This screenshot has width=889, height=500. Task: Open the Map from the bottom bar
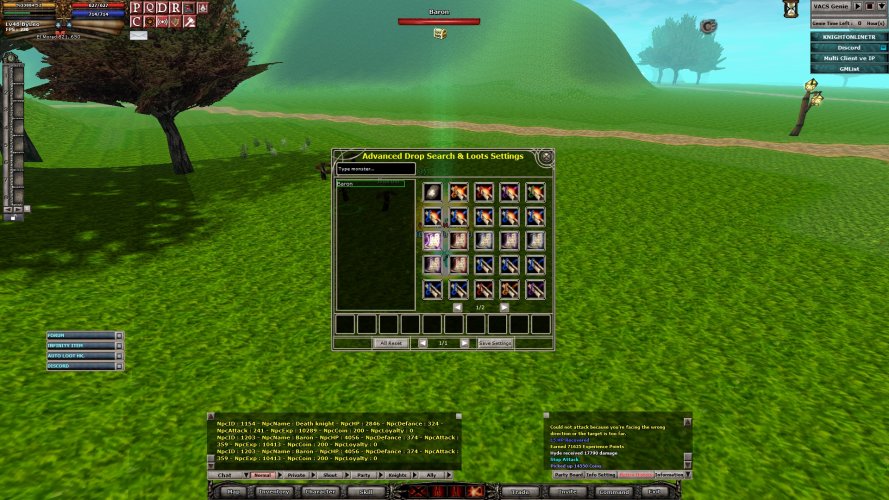pyautogui.click(x=232, y=491)
